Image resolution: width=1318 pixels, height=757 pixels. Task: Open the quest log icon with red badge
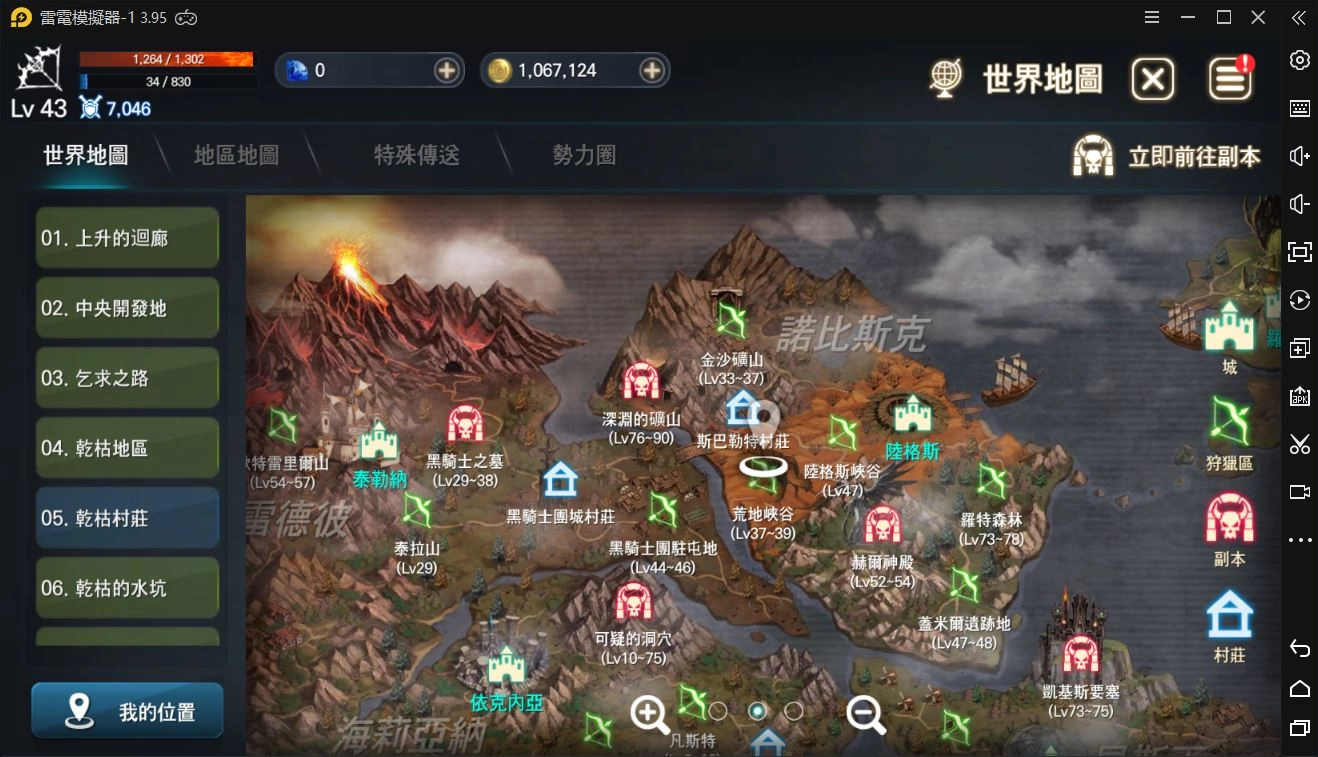(1231, 77)
